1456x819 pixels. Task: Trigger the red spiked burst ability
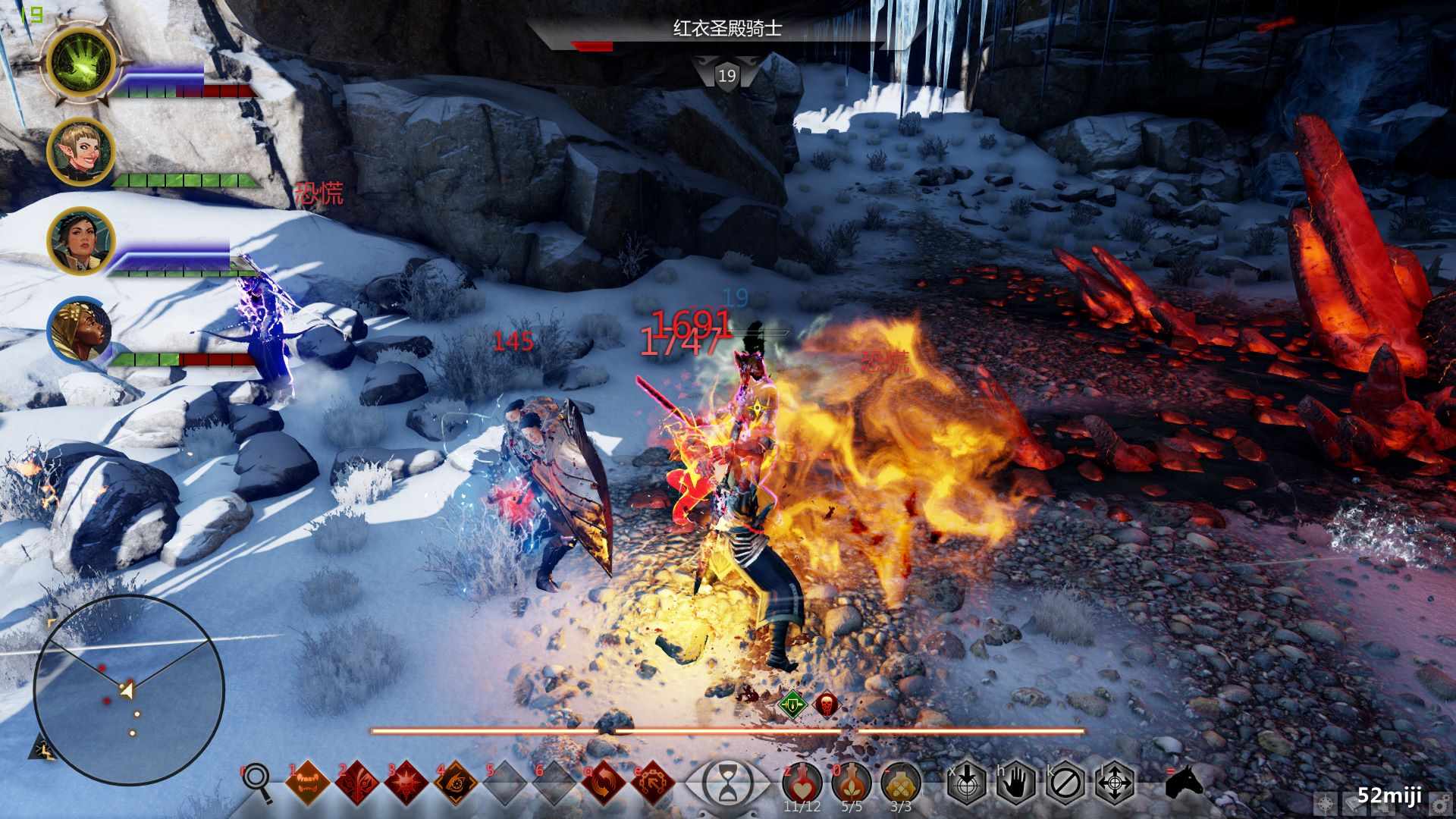click(x=406, y=783)
